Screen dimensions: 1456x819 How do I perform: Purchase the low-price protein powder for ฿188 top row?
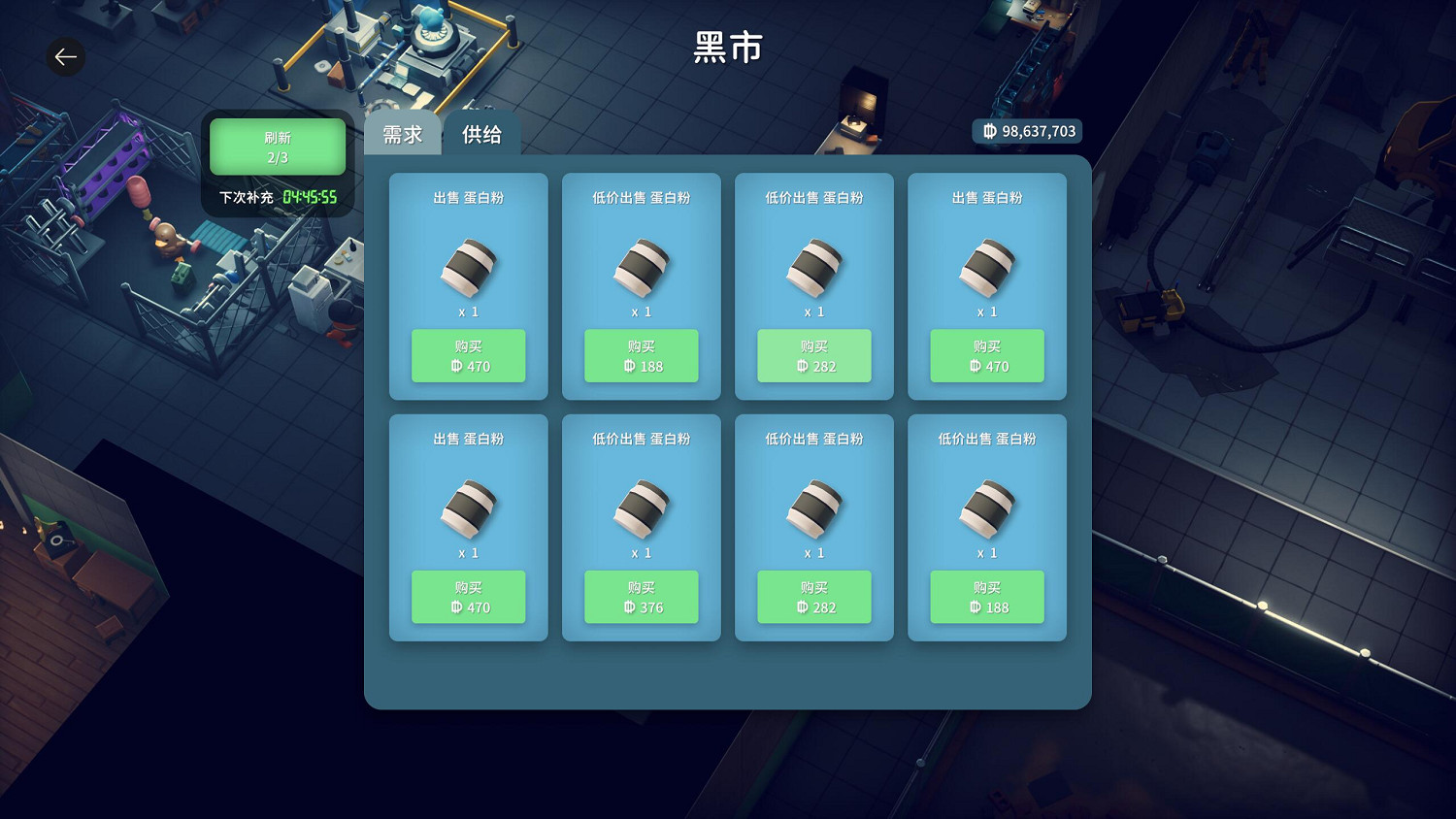coord(642,355)
